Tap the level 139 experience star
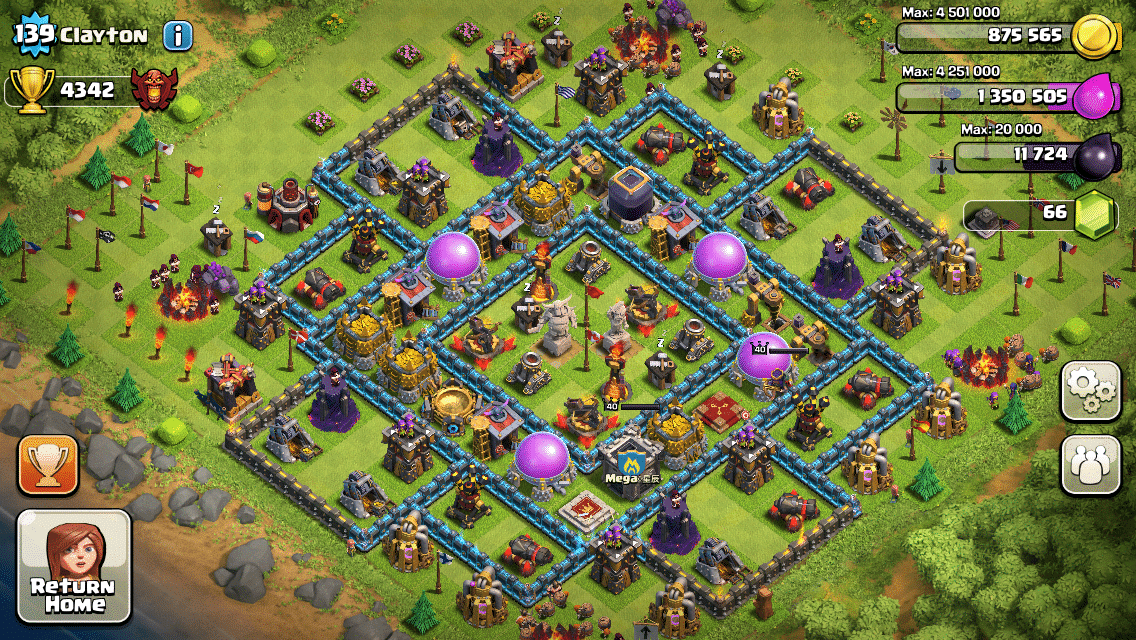 32,36
